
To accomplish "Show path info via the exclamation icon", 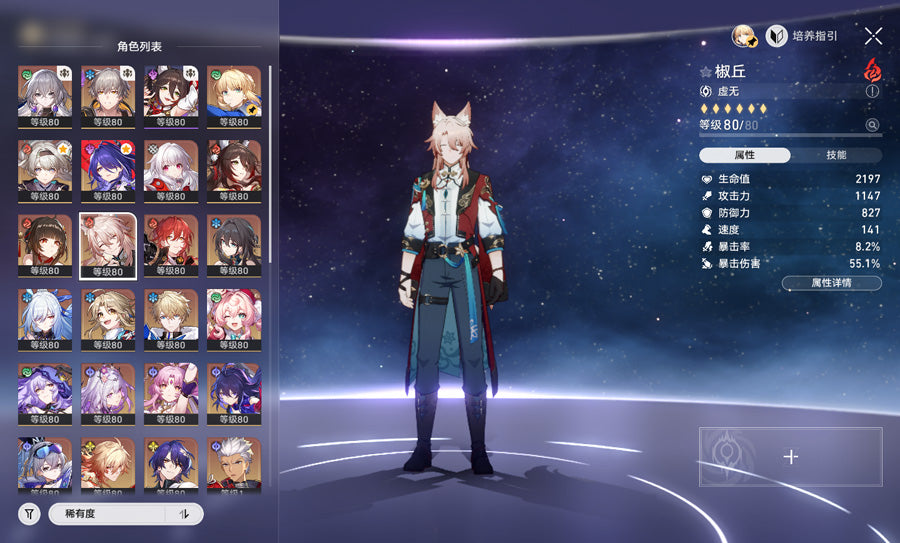I will 872,90.
